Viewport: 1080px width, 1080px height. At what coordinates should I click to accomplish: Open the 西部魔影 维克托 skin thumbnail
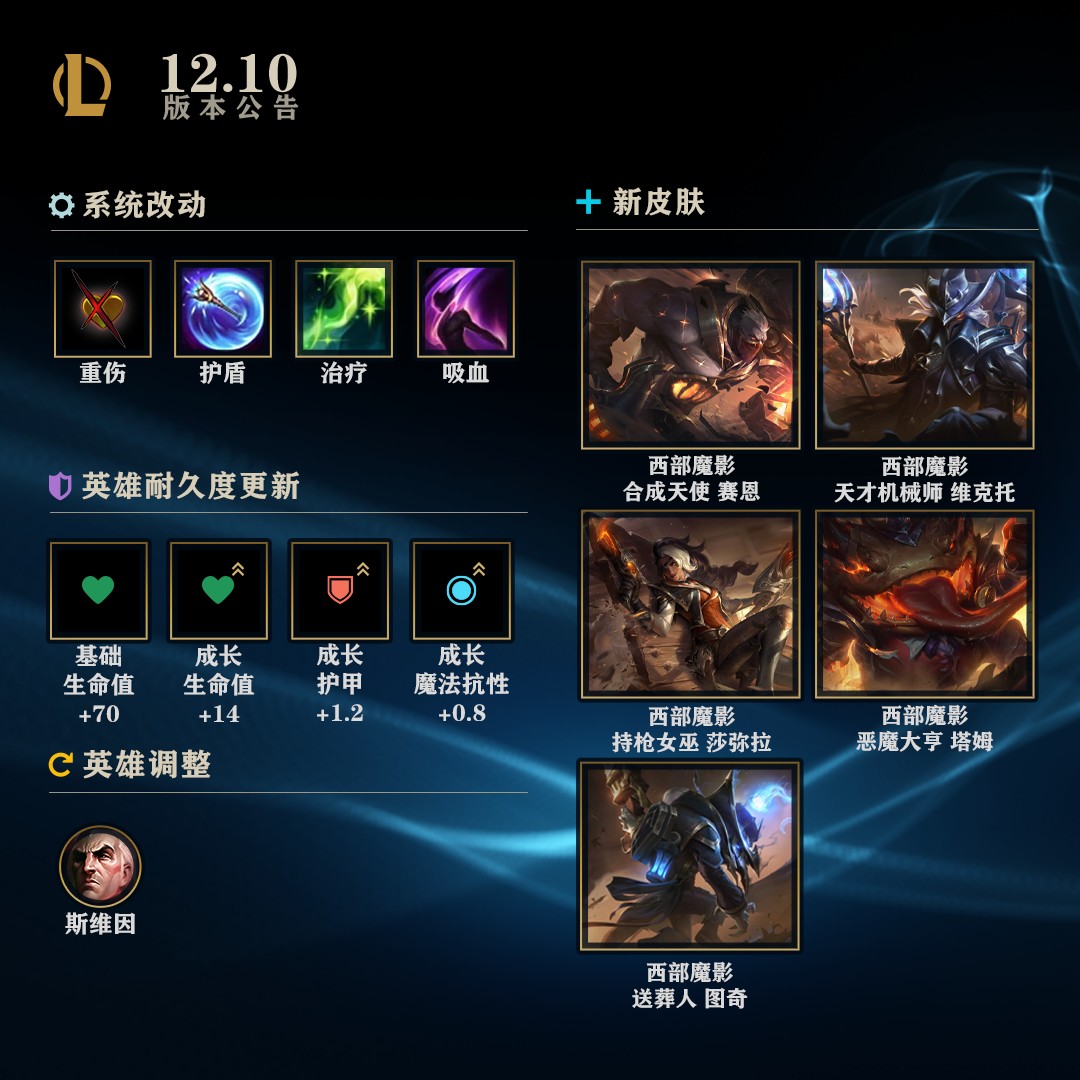(x=924, y=355)
